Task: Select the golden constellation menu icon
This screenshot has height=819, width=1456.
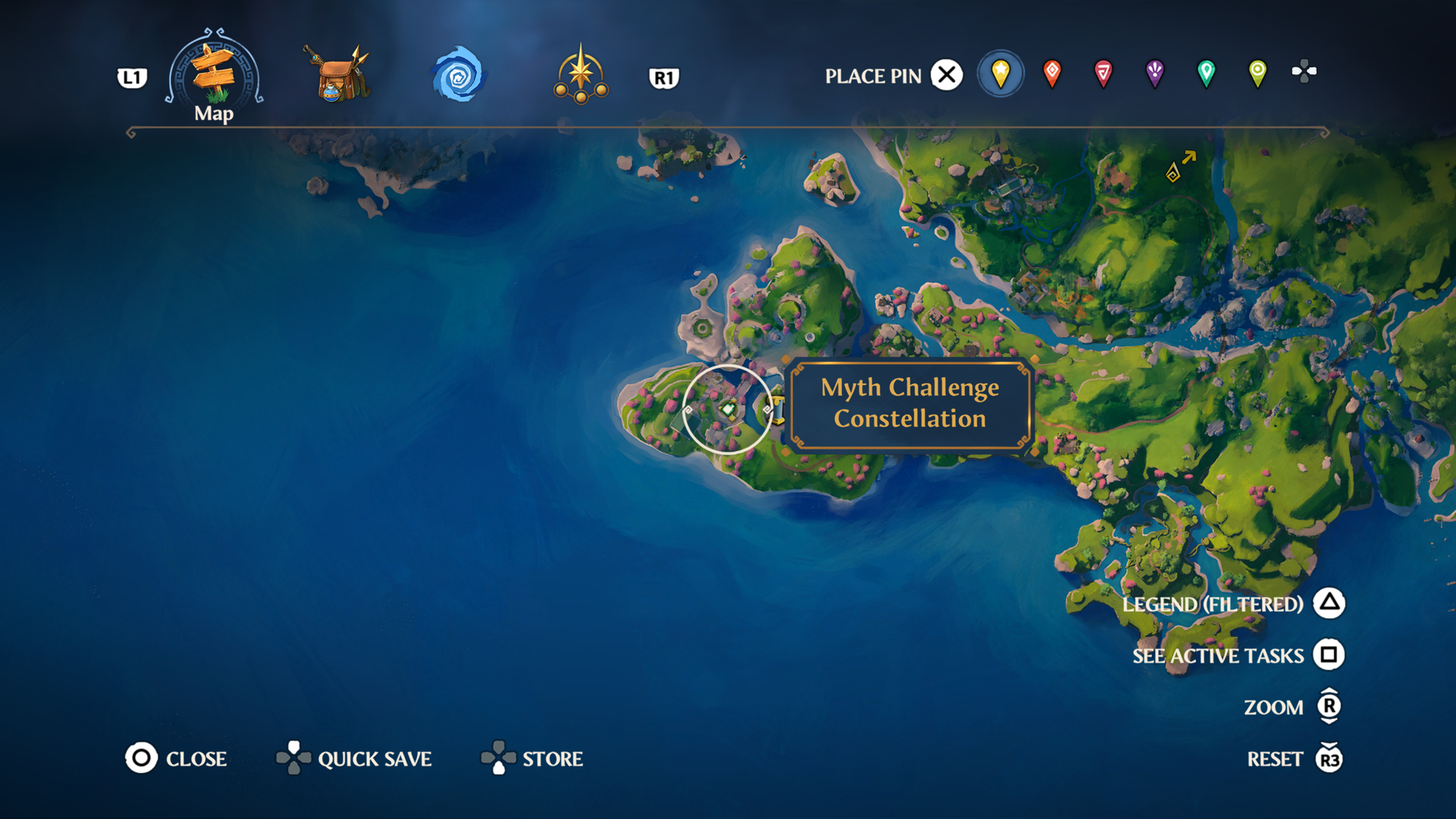Action: tap(580, 73)
